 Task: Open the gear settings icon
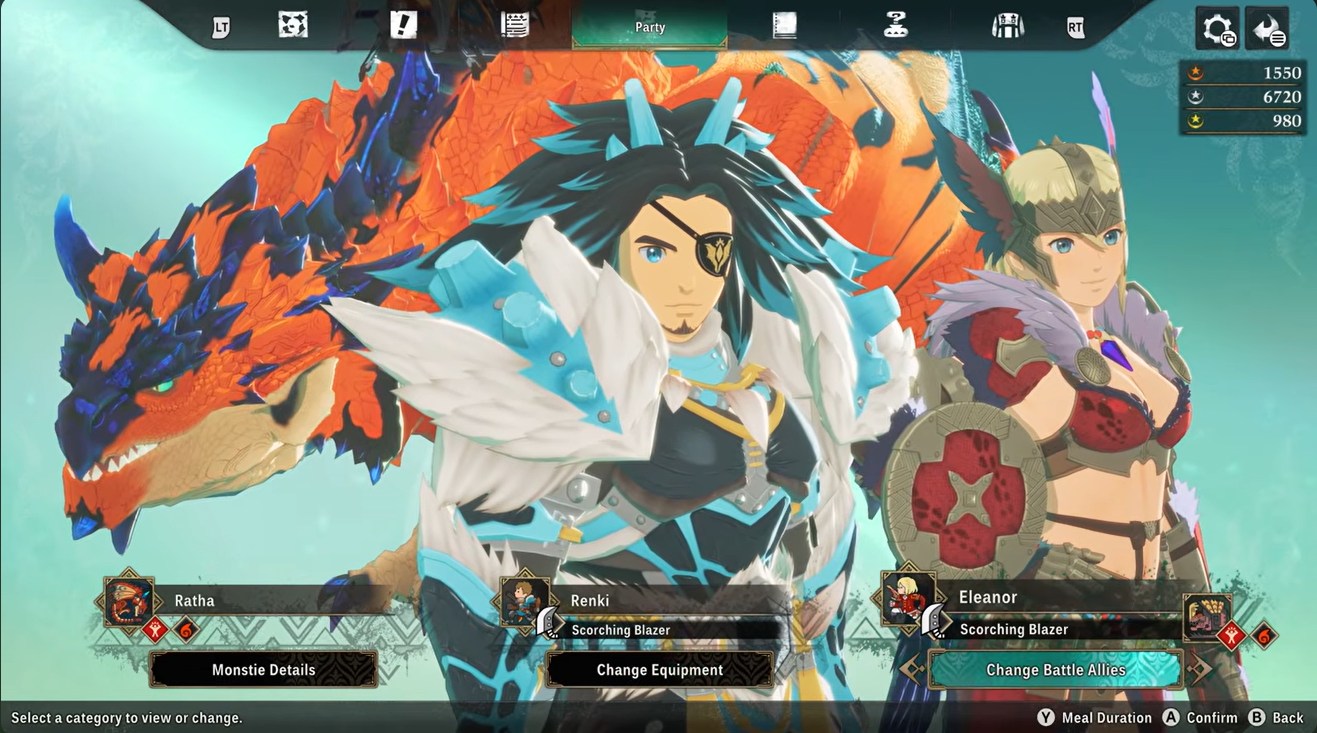click(1218, 29)
